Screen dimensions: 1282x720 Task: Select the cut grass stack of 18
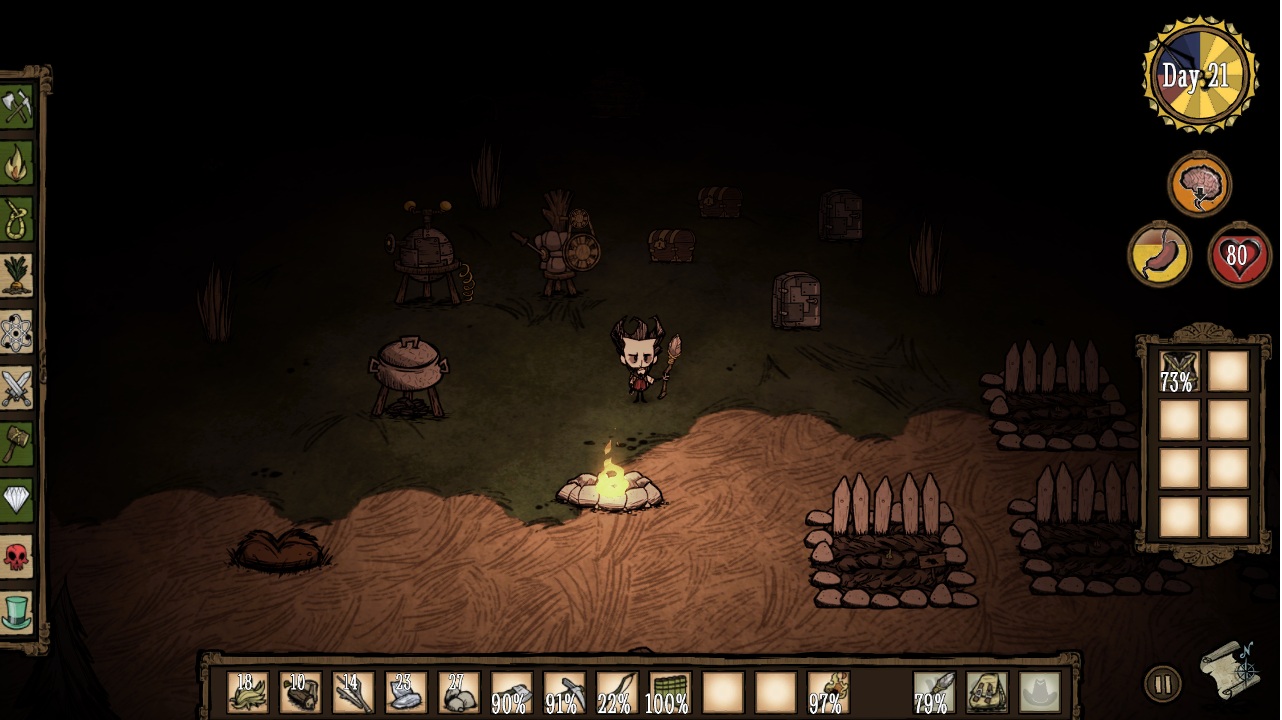[x=247, y=692]
